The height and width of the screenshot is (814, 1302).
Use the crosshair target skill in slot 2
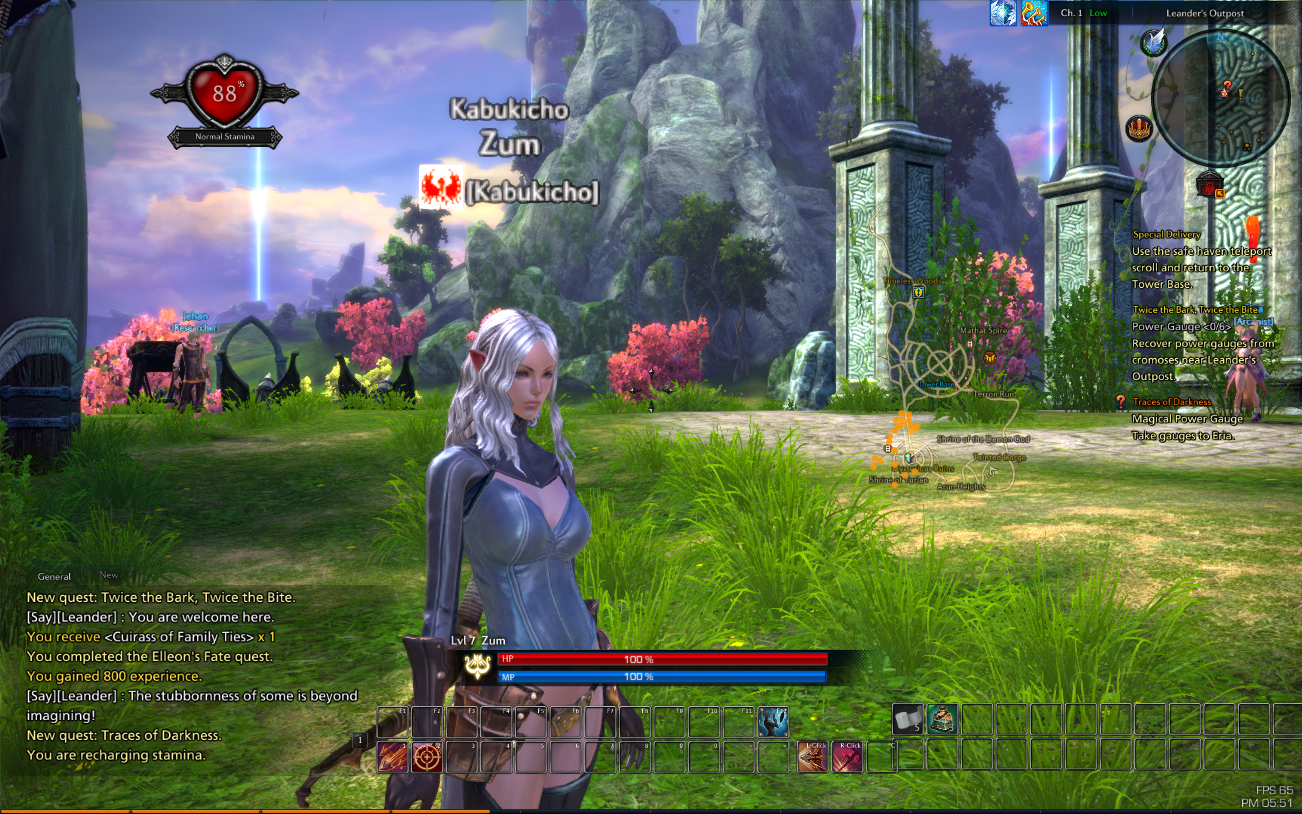[427, 757]
